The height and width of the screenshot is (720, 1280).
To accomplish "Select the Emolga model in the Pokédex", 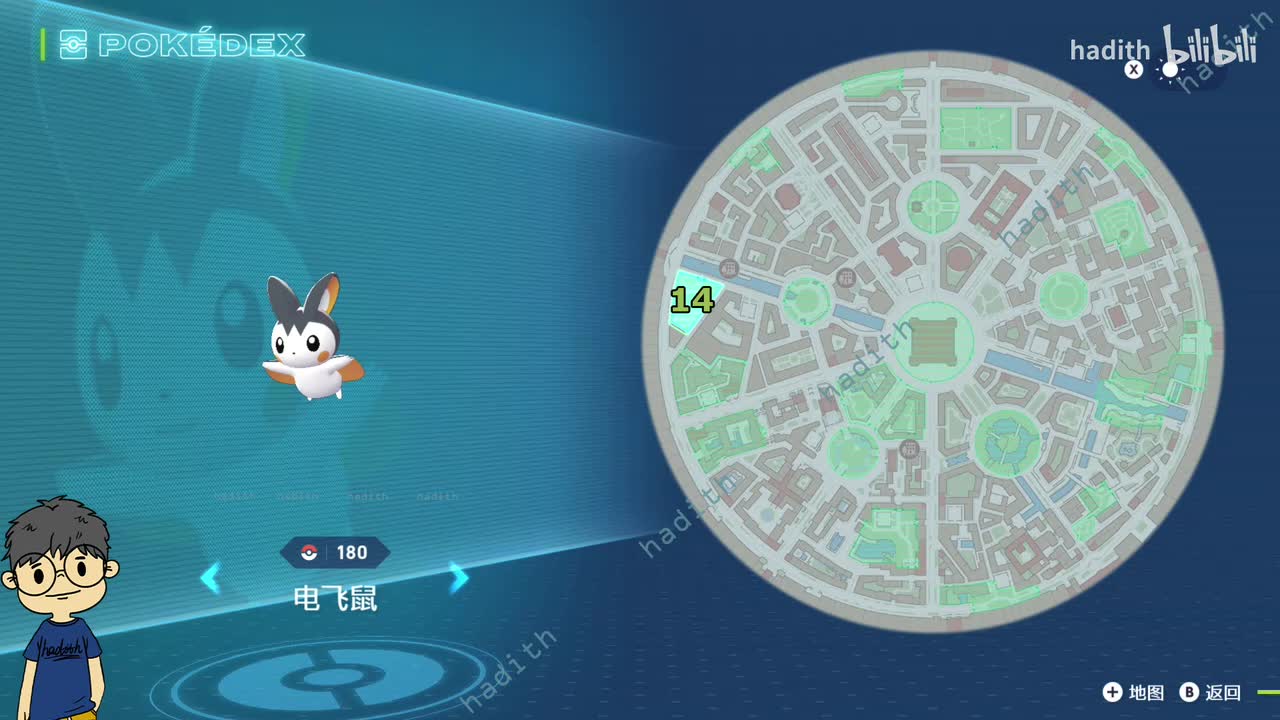I will [x=311, y=340].
